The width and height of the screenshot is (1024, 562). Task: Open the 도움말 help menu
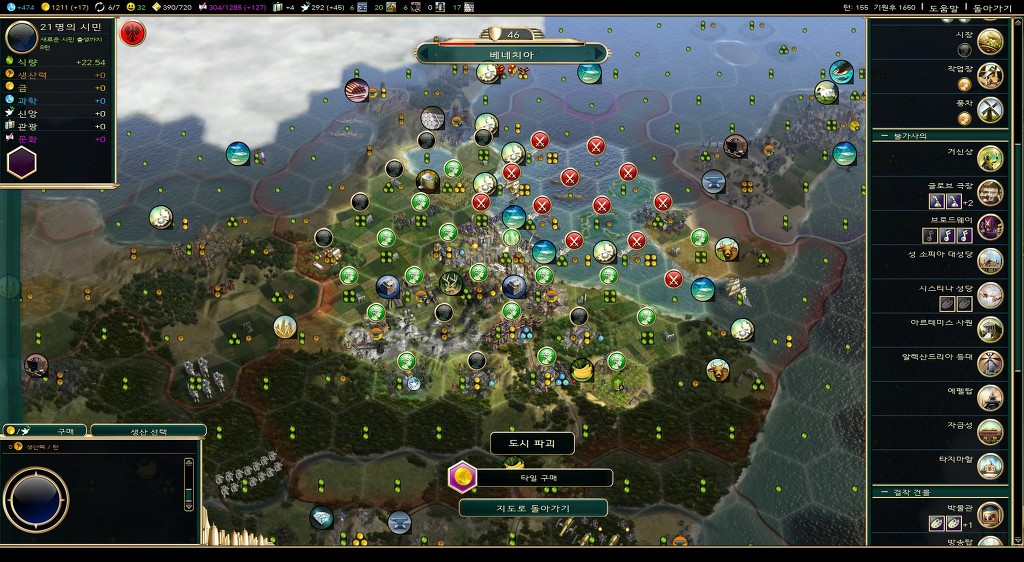coord(943,7)
